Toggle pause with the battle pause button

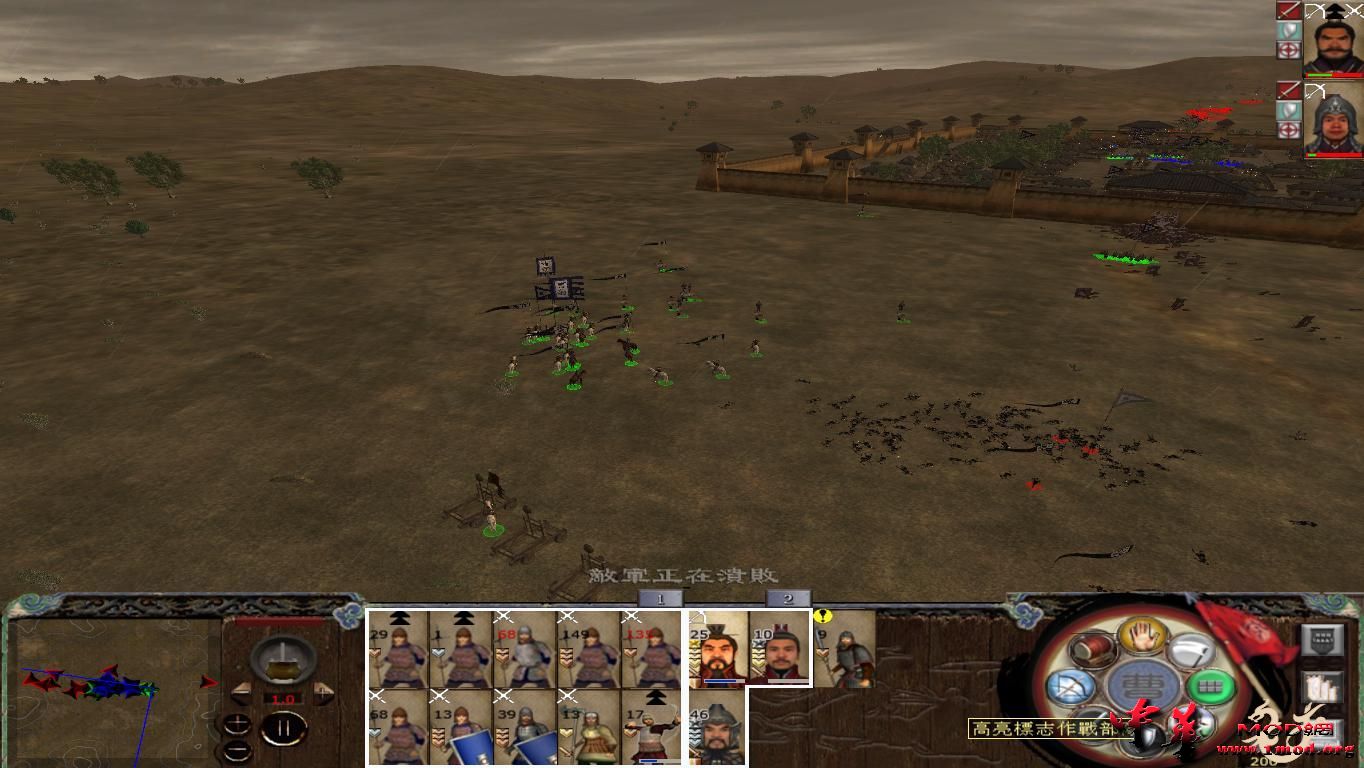(285, 729)
